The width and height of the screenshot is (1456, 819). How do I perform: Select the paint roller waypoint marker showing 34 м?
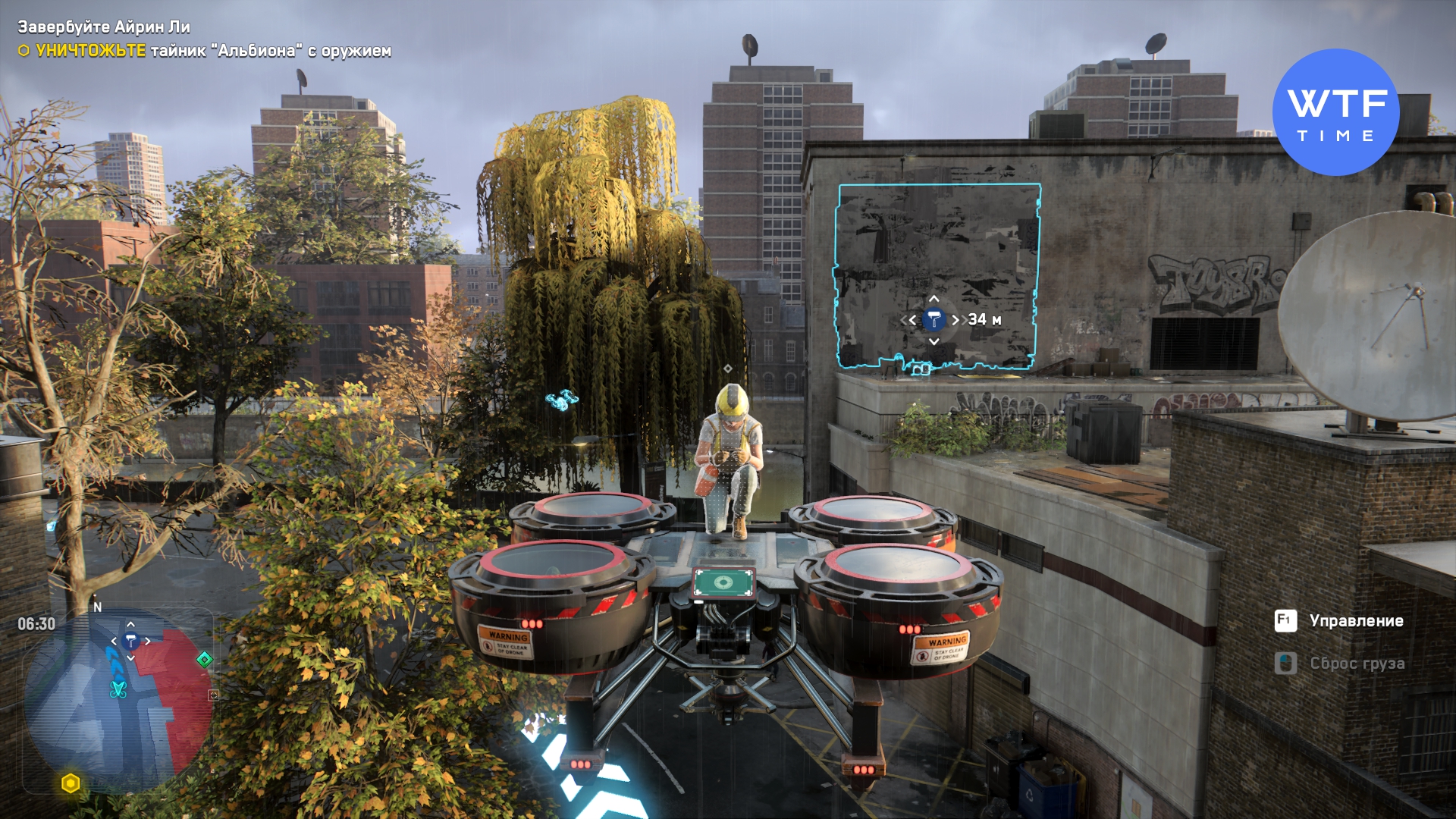coord(934,320)
